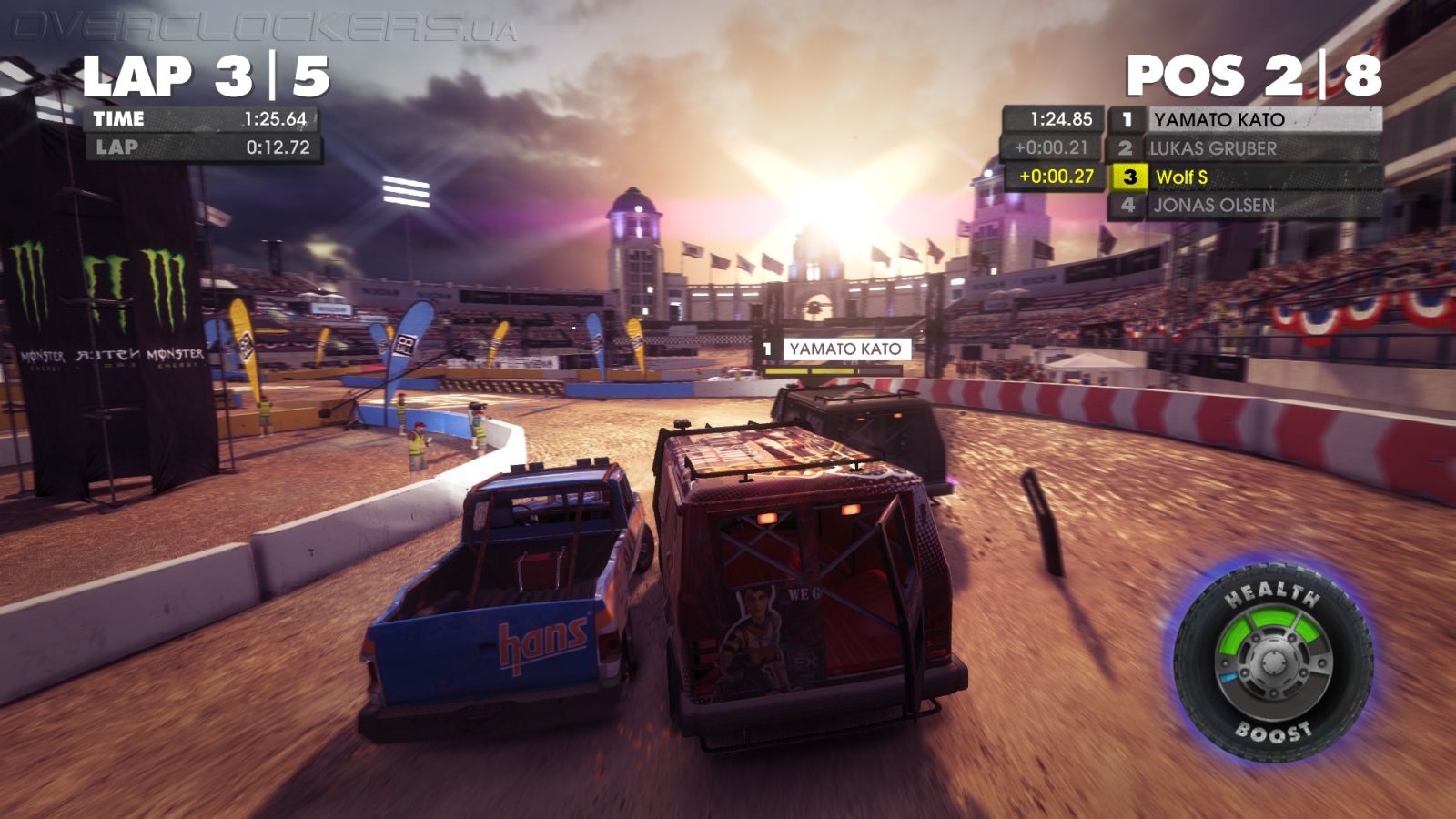
Task: Select Lukas Gruber in the standings list
Action: [1243, 148]
